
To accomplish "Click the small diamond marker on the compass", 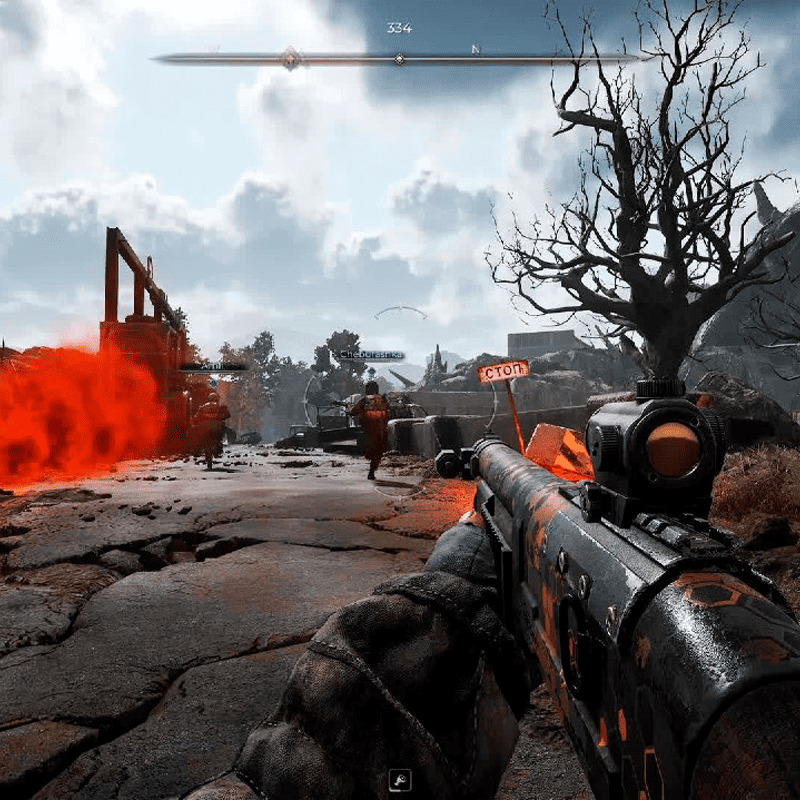I will click(x=399, y=59).
